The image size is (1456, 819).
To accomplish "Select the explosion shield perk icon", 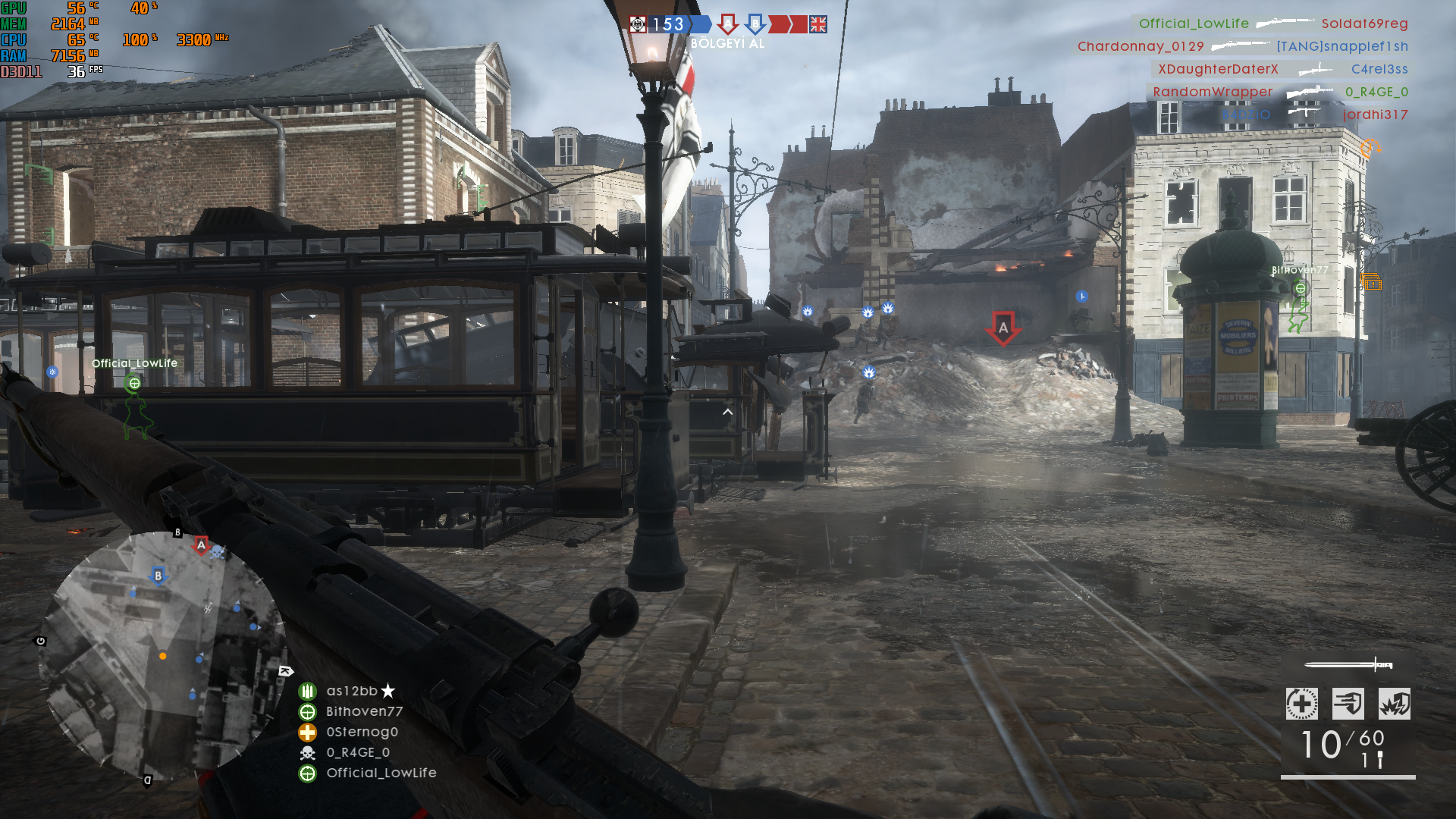I will tap(1395, 704).
